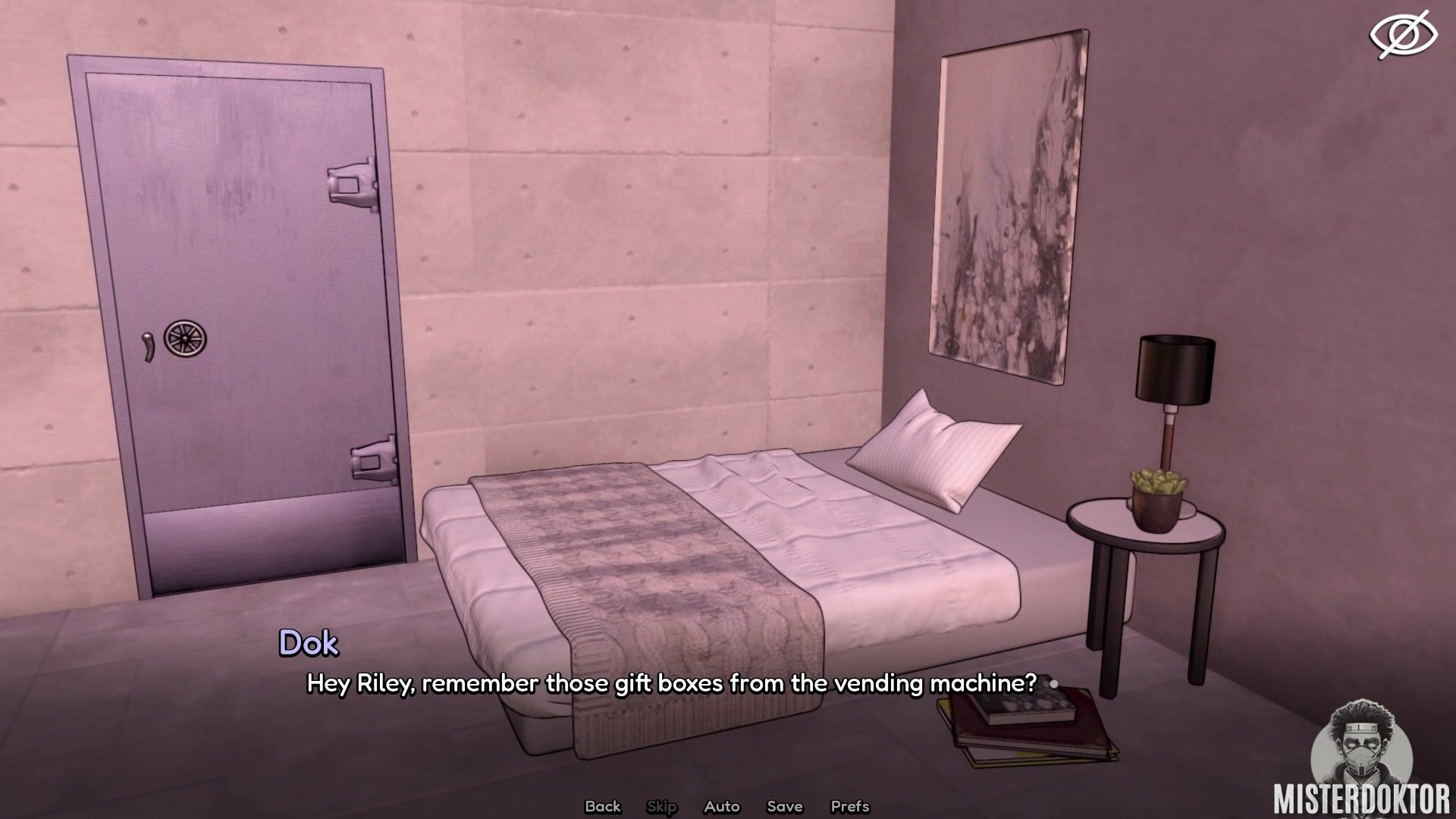This screenshot has width=1456, height=819.
Task: Open the Prefs settings
Action: (x=849, y=806)
